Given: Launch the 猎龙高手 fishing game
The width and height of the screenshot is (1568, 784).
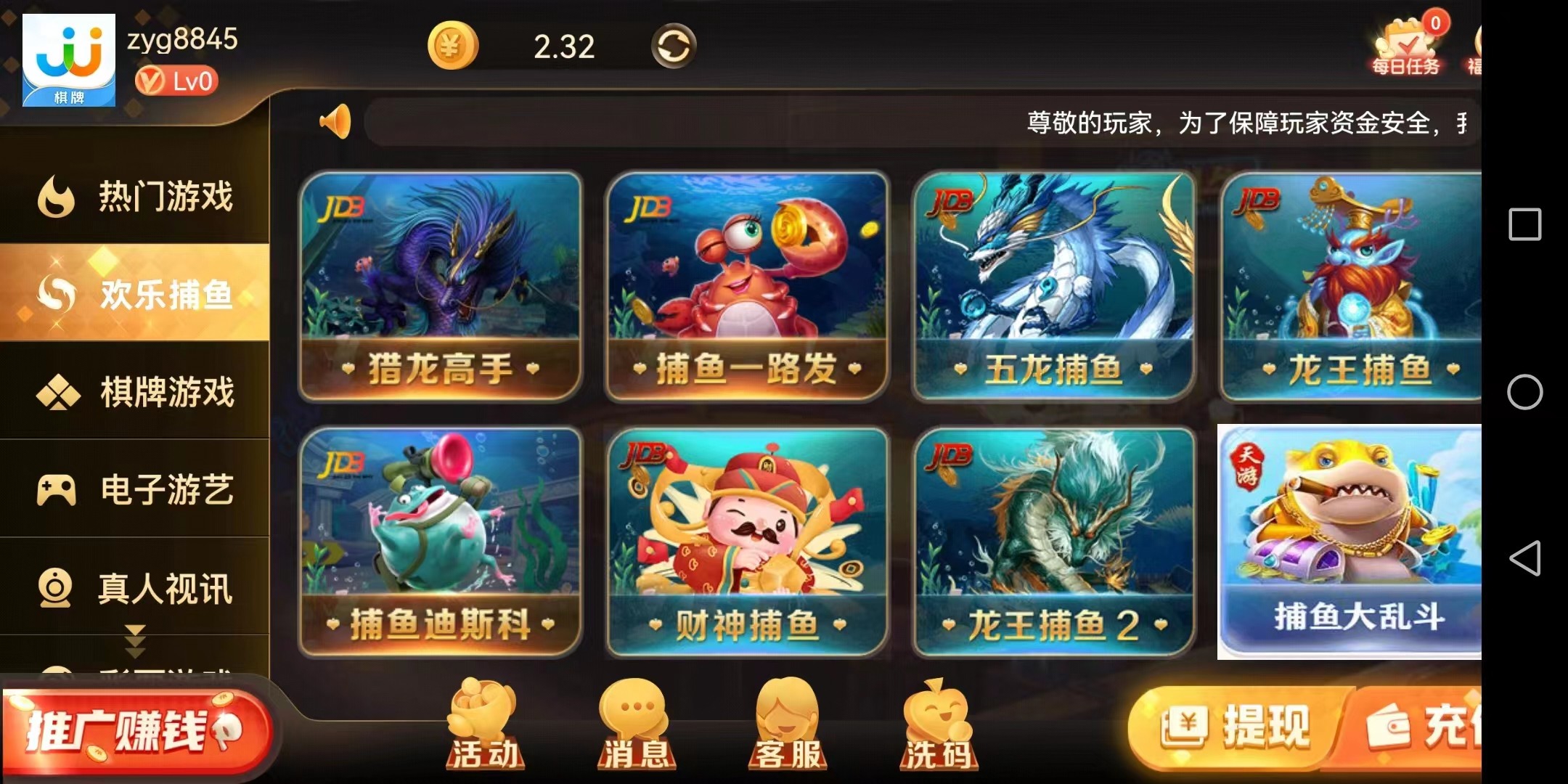Looking at the screenshot, I should (x=440, y=286).
